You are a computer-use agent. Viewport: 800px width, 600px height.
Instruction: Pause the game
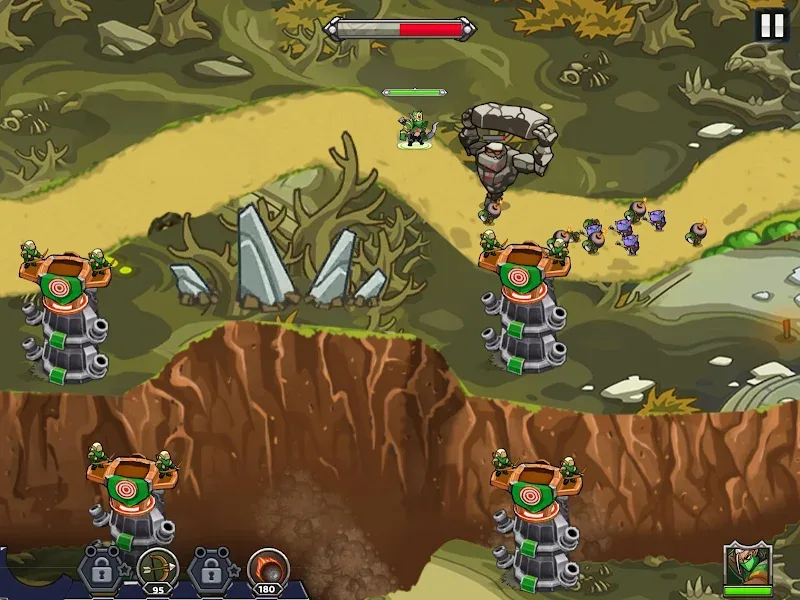tap(771, 25)
